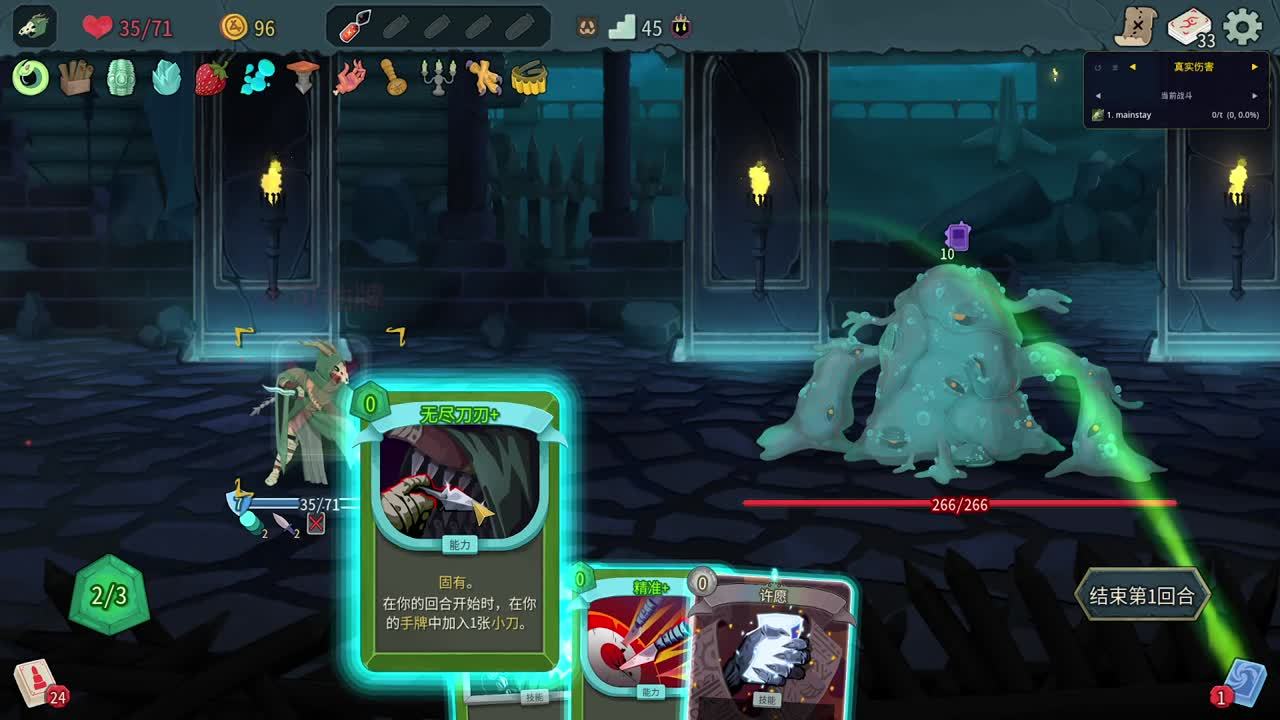Inspect the candelabra relic
The width and height of the screenshot is (1280, 720).
point(438,77)
